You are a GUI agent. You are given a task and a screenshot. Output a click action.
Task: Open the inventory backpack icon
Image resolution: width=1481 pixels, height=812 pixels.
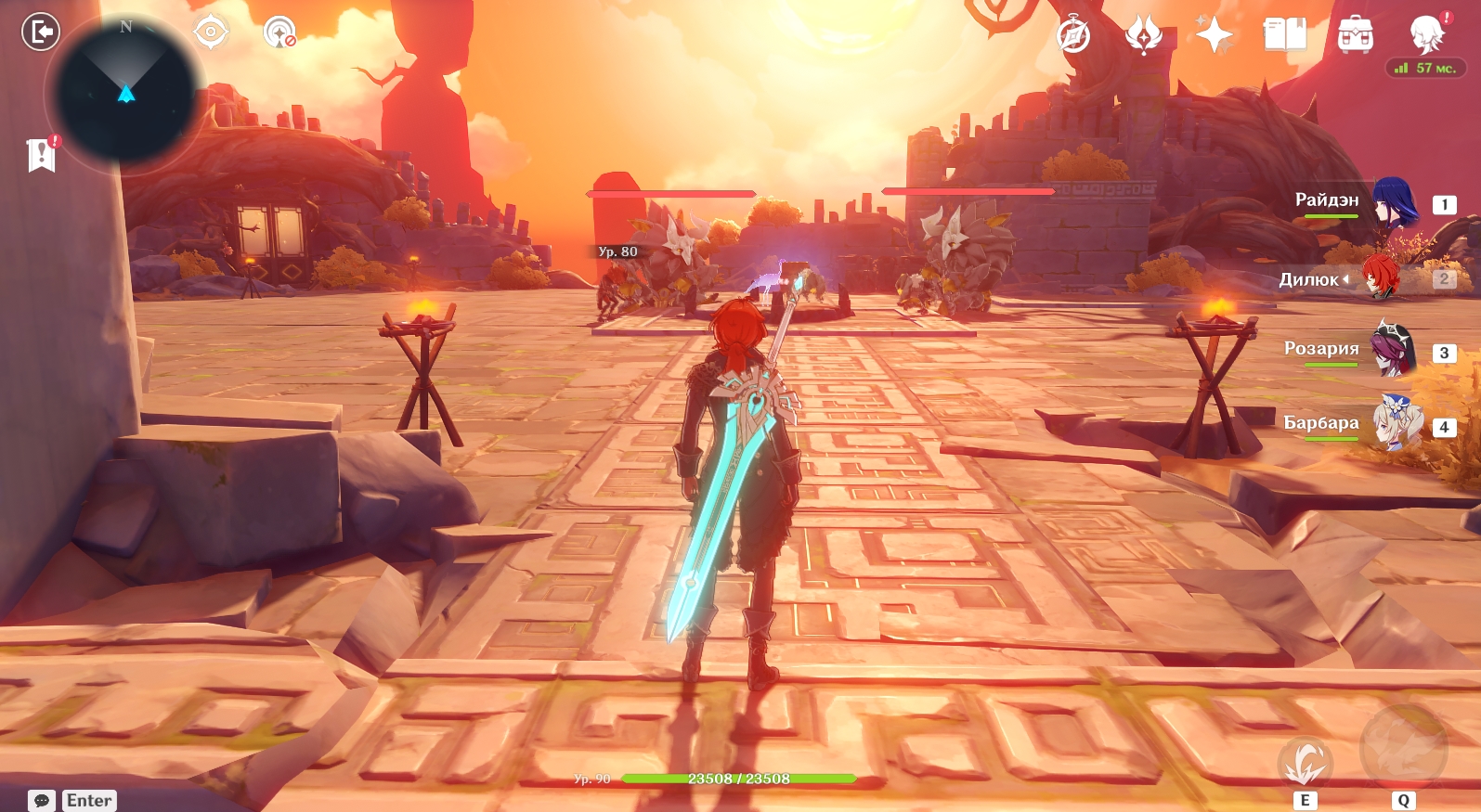1356,35
